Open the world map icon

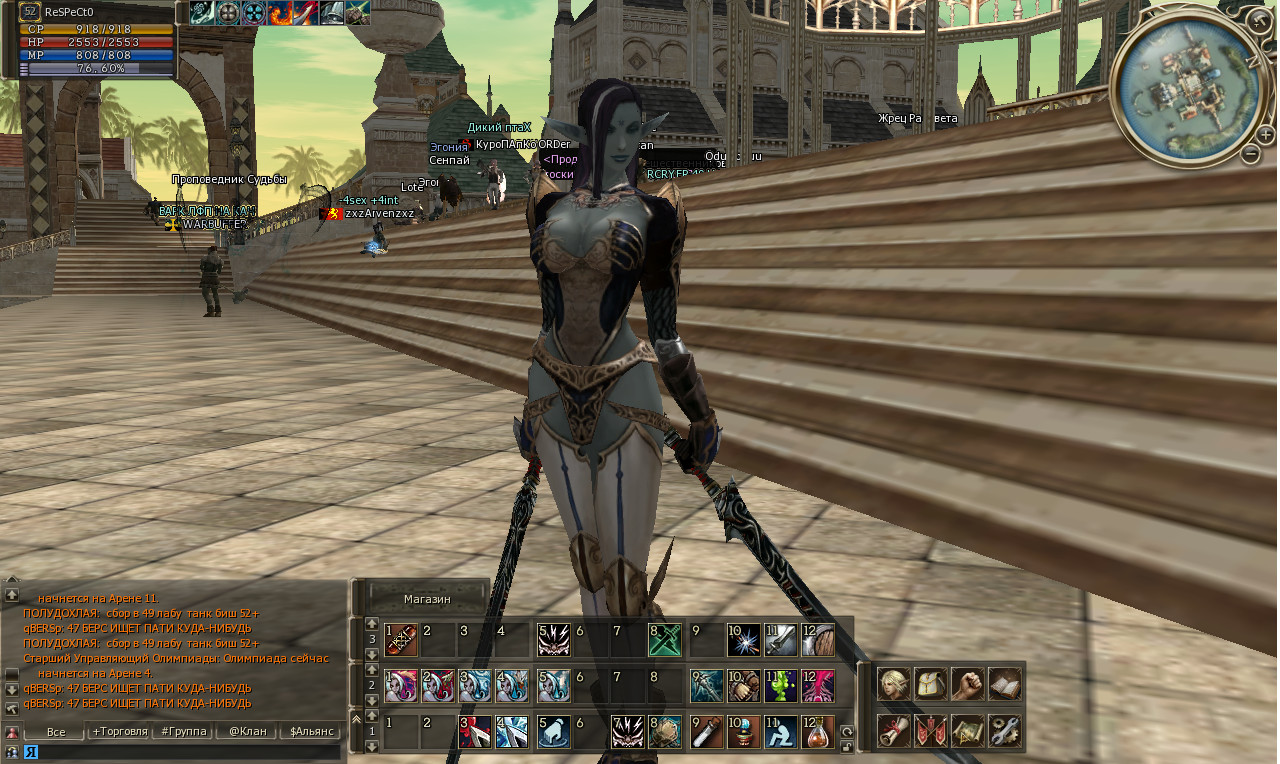point(968,731)
